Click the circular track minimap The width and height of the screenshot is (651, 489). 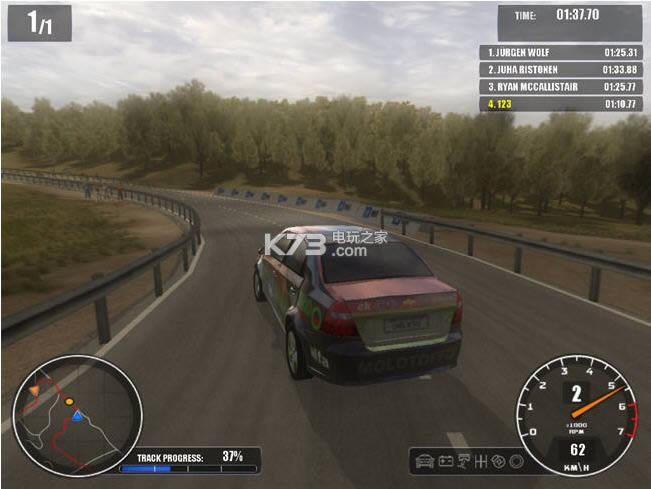[77, 416]
